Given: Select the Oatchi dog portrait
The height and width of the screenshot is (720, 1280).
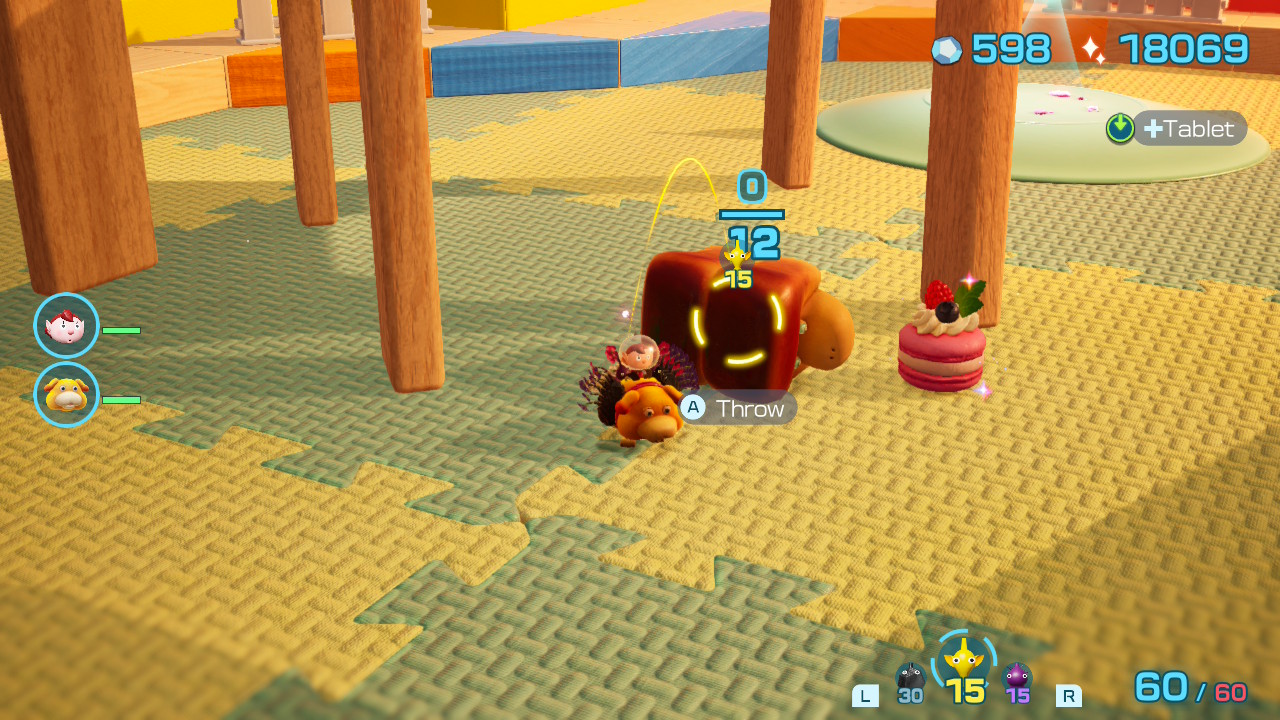Looking at the screenshot, I should point(66,395).
